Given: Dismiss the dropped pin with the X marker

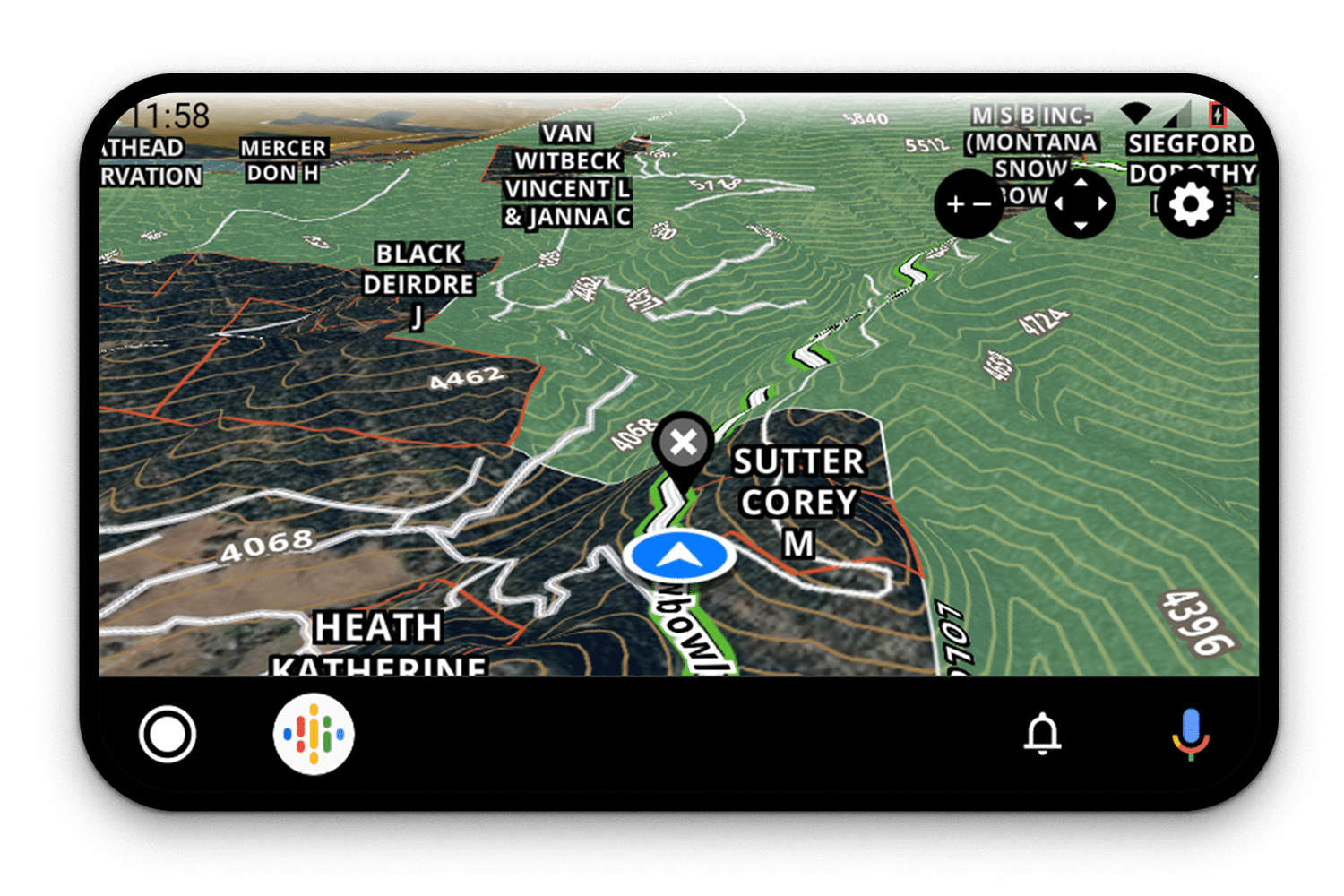Looking at the screenshot, I should coord(684,441).
